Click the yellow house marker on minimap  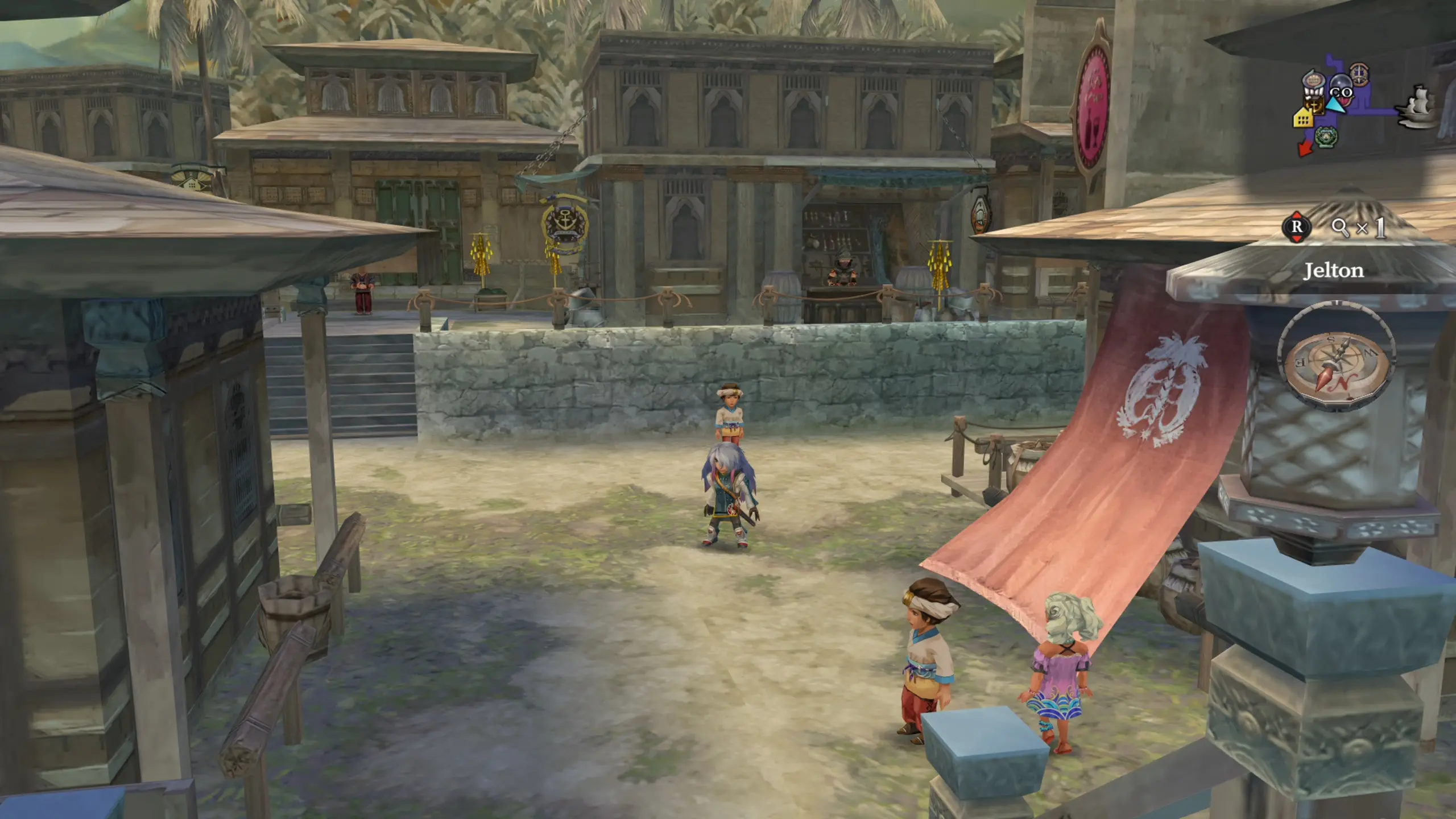(1302, 118)
